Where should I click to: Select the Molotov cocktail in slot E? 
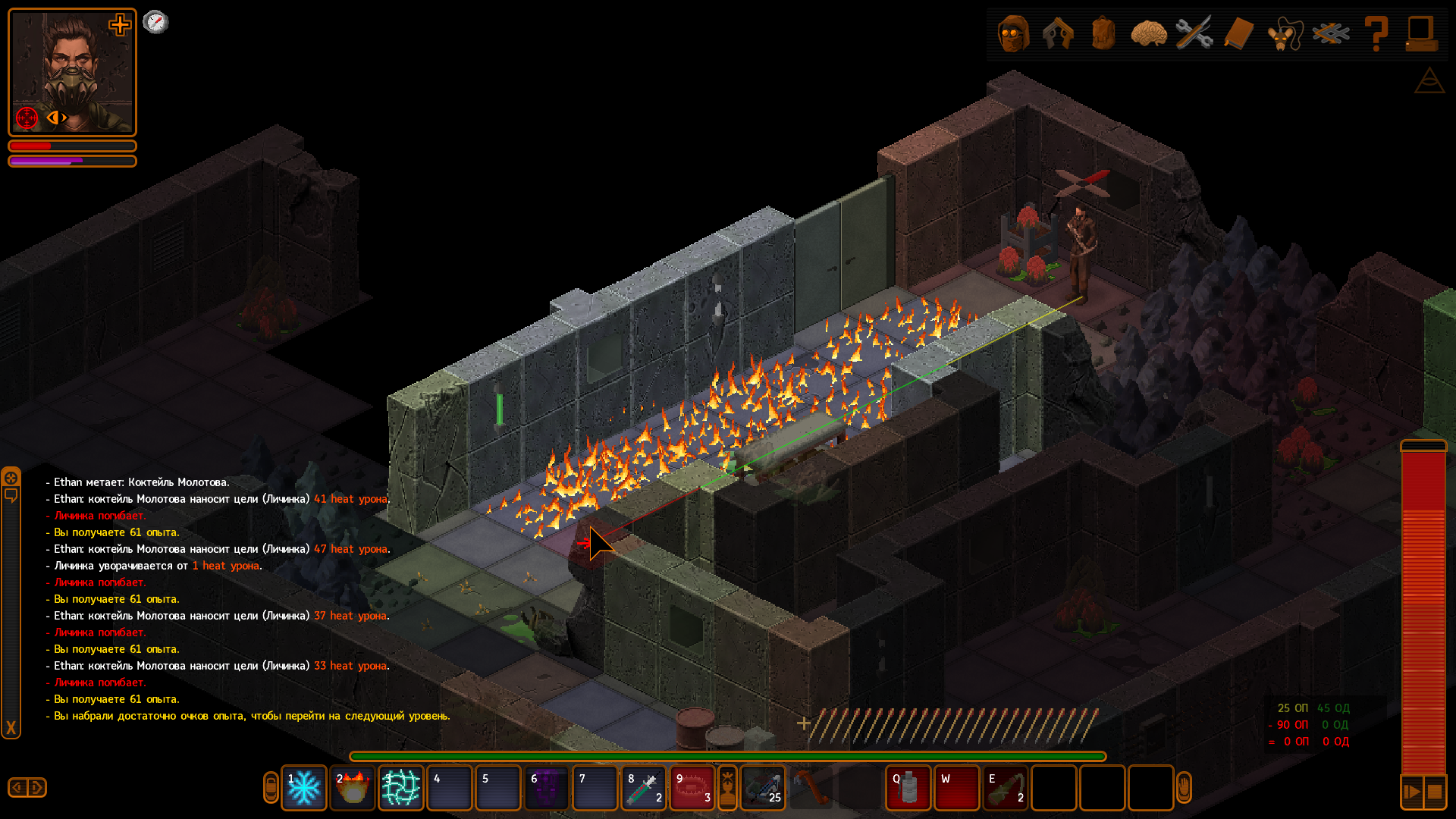coord(1006,788)
